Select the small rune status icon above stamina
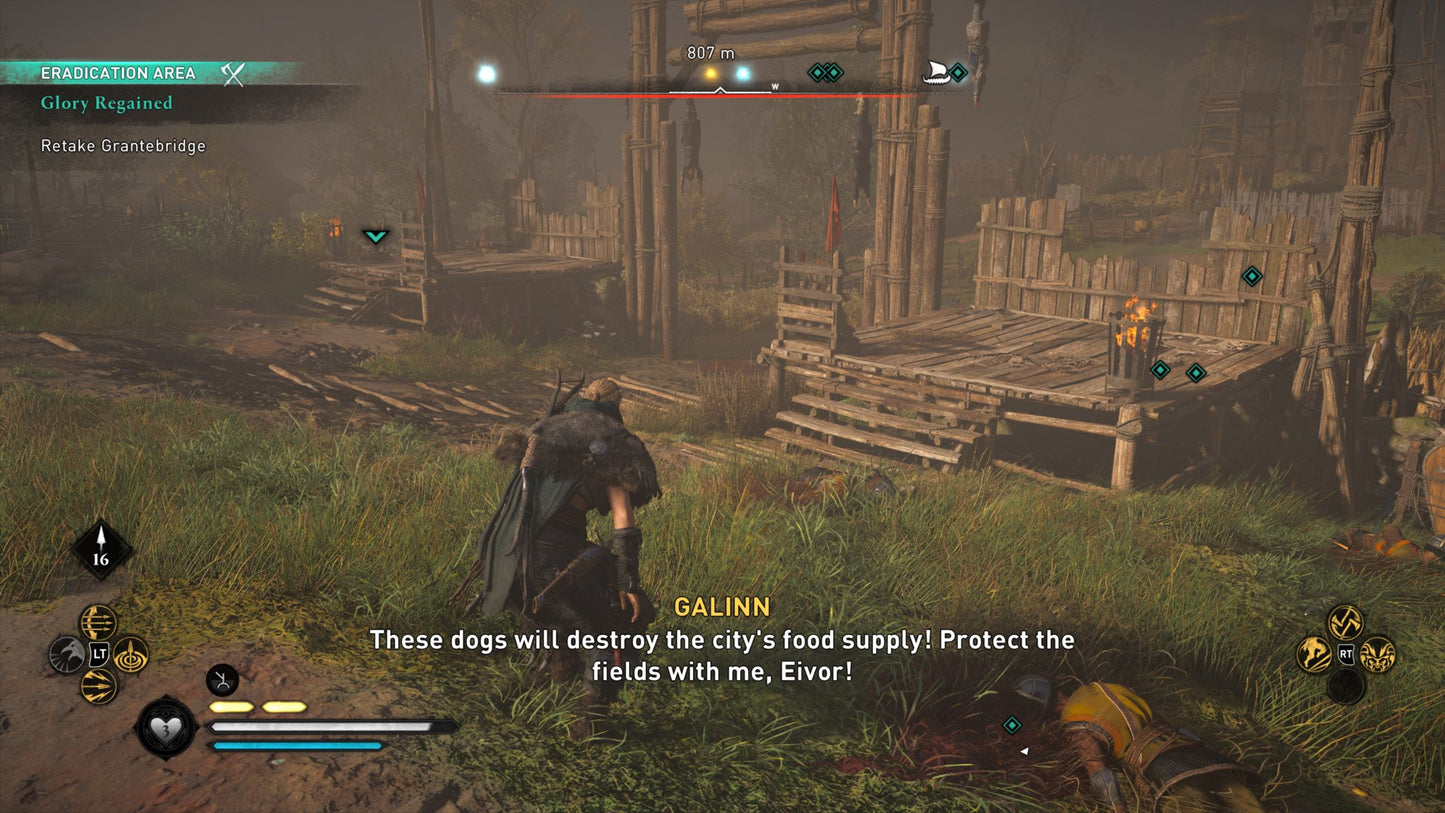The image size is (1445, 813). (221, 680)
